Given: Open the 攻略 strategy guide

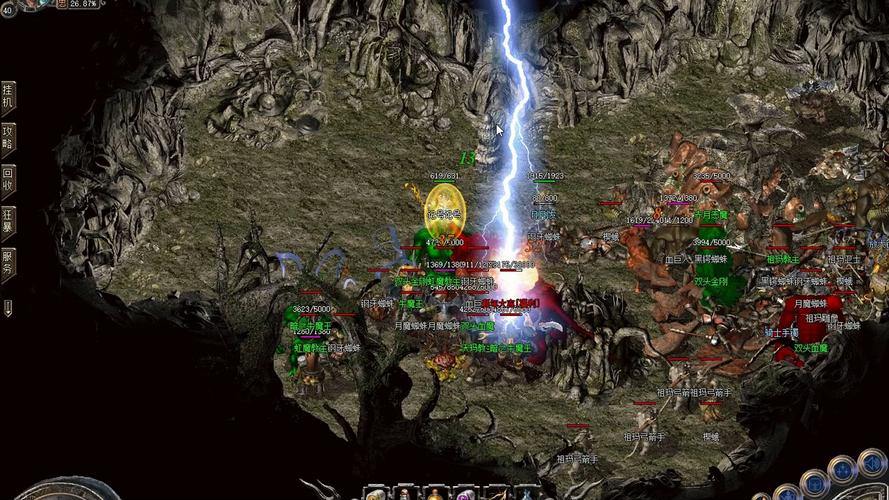Looking at the screenshot, I should tap(8, 138).
